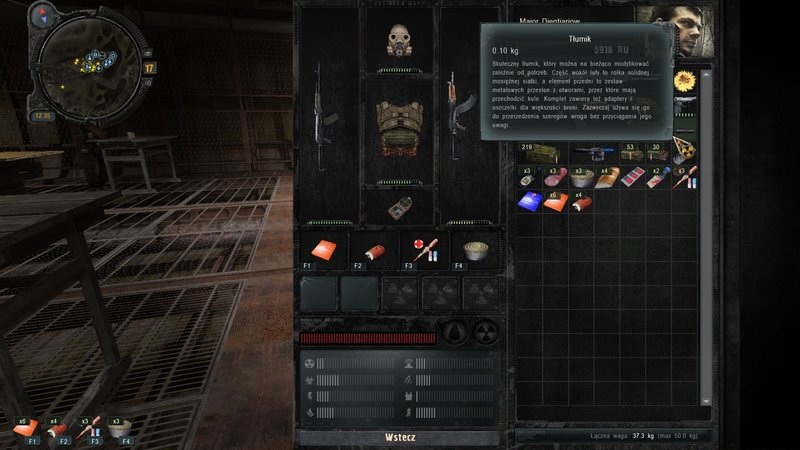Select the F1 quick slot orange medkit
This screenshot has height=450, width=800.
pyautogui.click(x=321, y=250)
